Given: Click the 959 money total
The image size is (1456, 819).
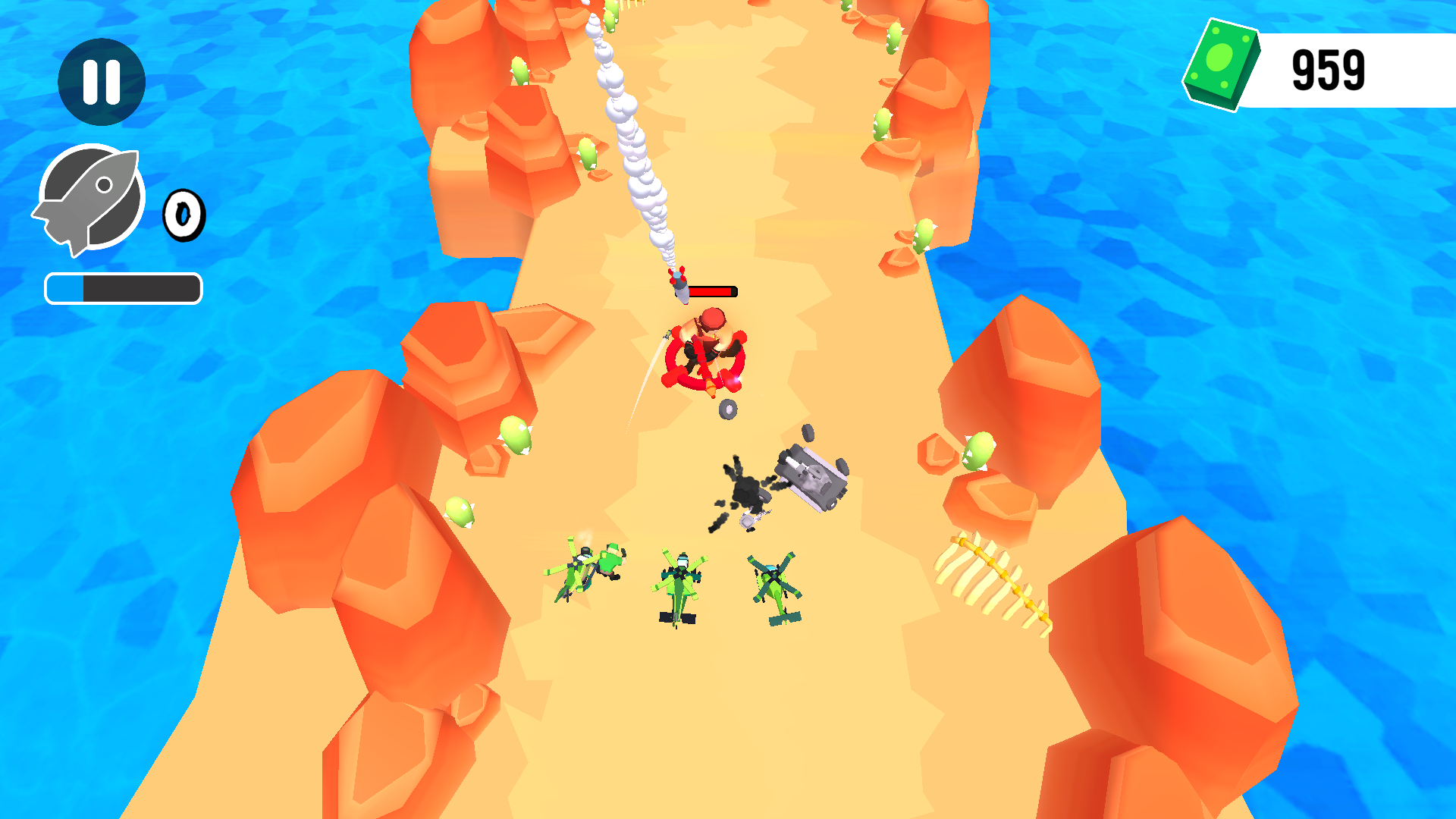Looking at the screenshot, I should [x=1329, y=68].
